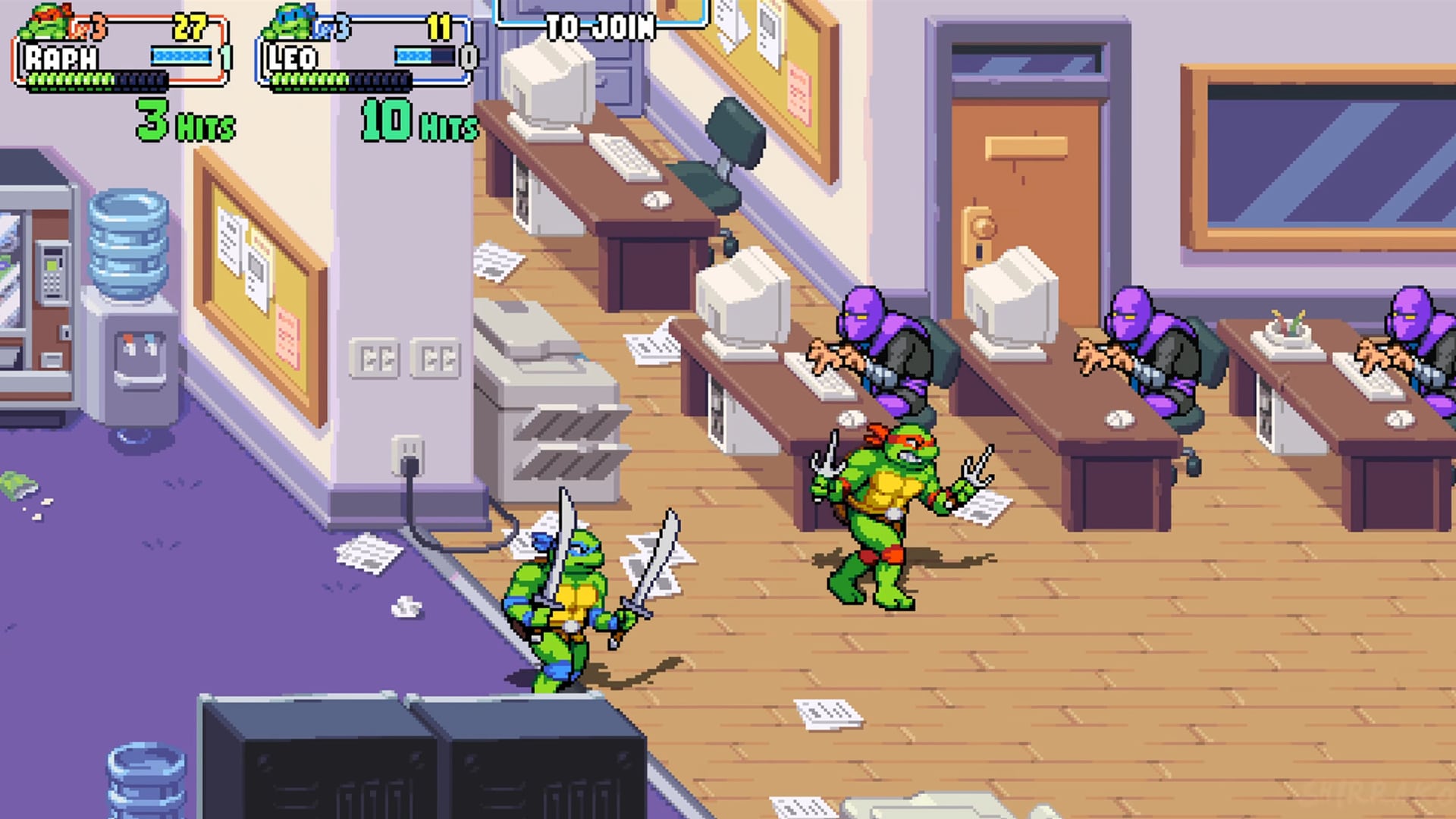This screenshot has width=1456, height=819.
Task: Click the RAPH name label
Action: pos(61,55)
